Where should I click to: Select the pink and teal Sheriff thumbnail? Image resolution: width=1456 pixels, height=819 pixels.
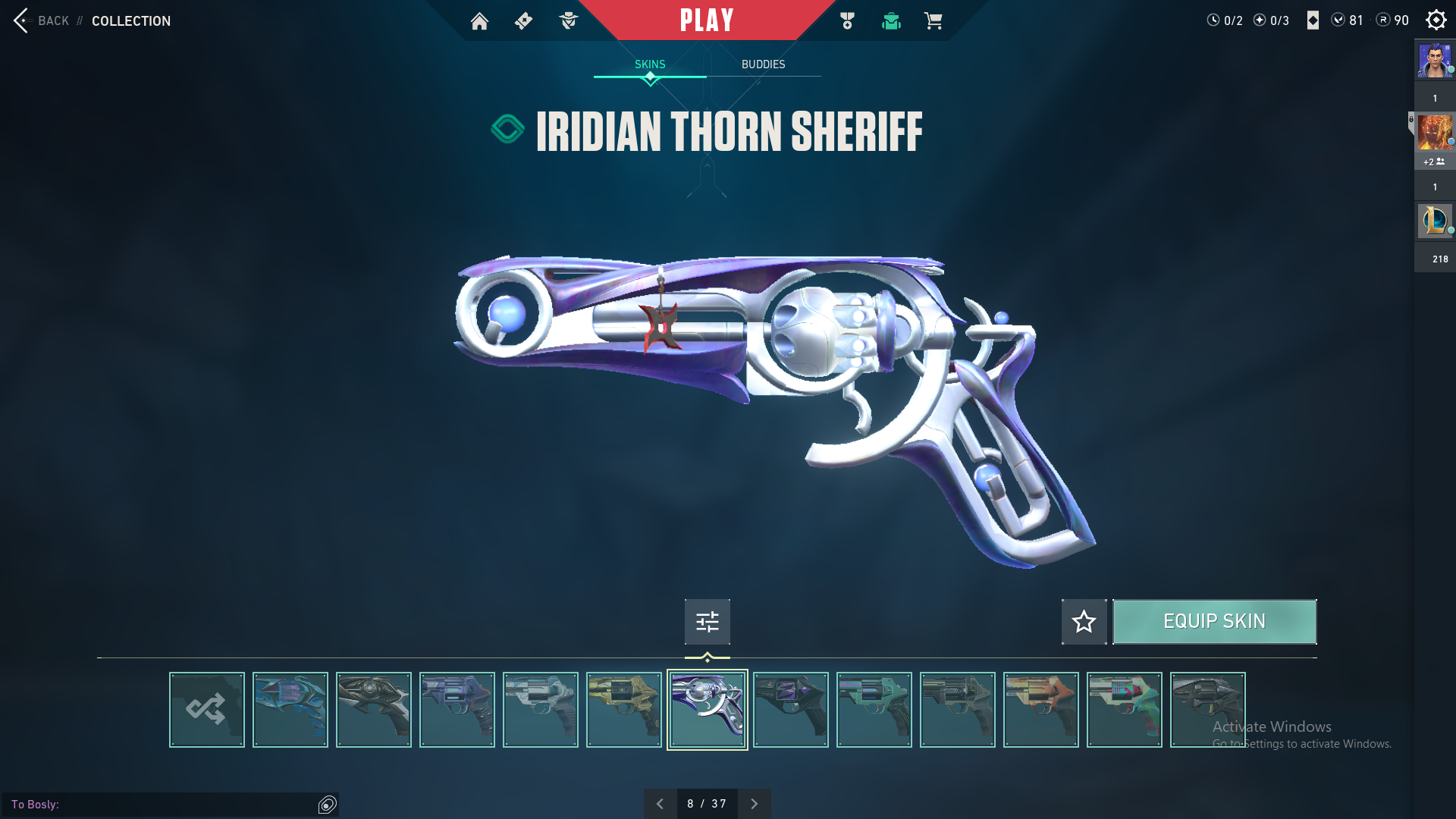pyautogui.click(x=1125, y=710)
